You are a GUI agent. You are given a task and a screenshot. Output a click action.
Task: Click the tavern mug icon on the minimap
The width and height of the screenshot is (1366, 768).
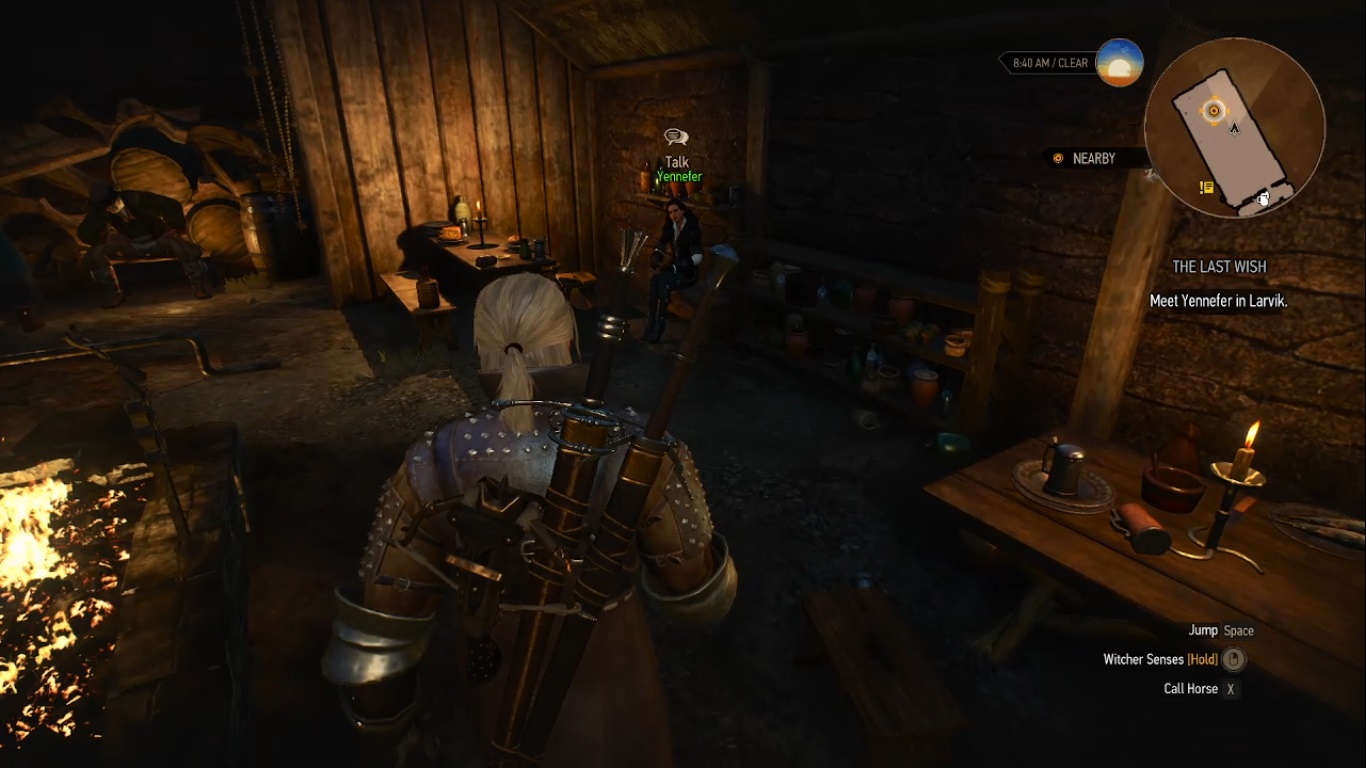[x=1262, y=201]
